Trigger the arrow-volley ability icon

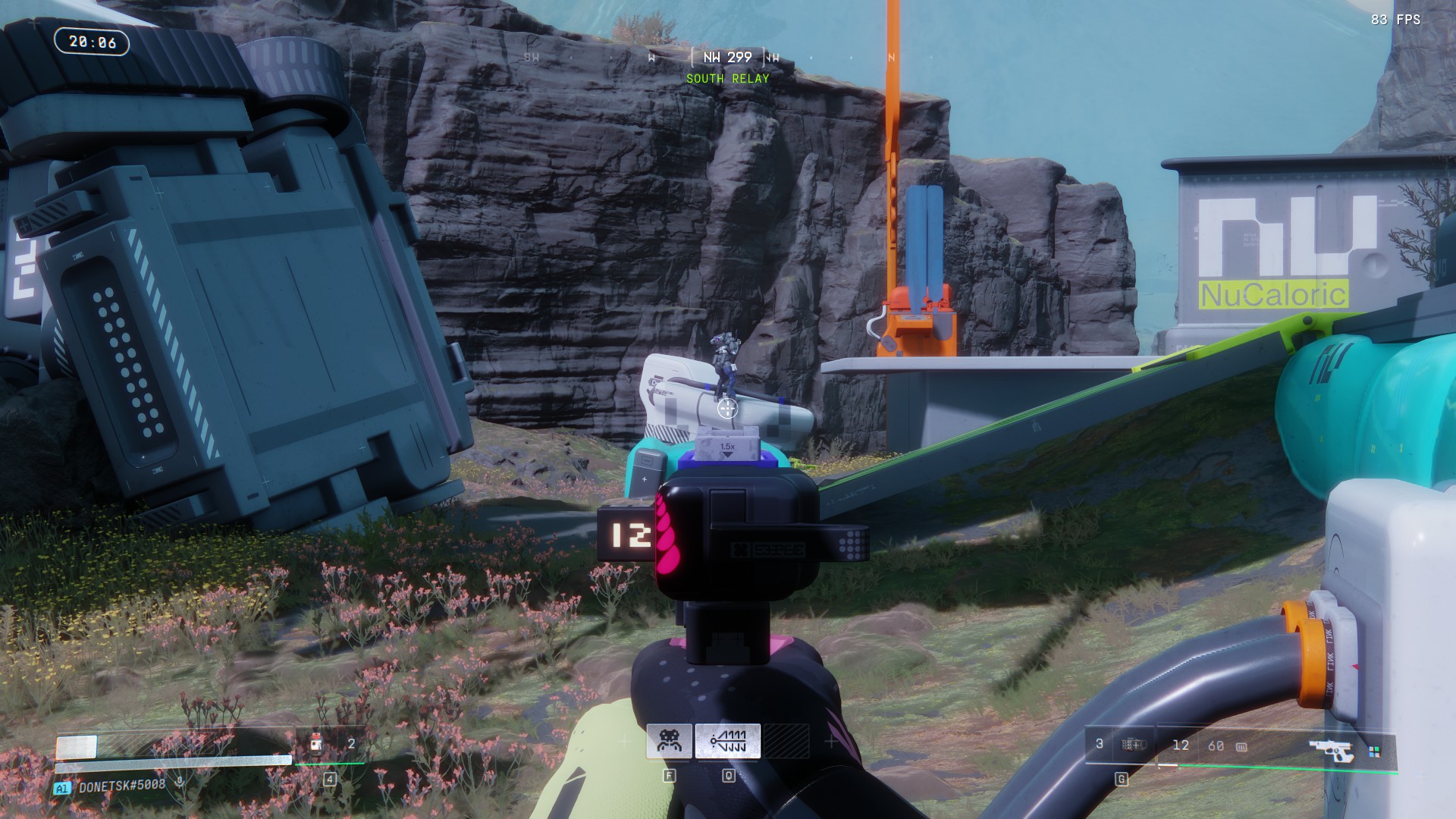728,741
